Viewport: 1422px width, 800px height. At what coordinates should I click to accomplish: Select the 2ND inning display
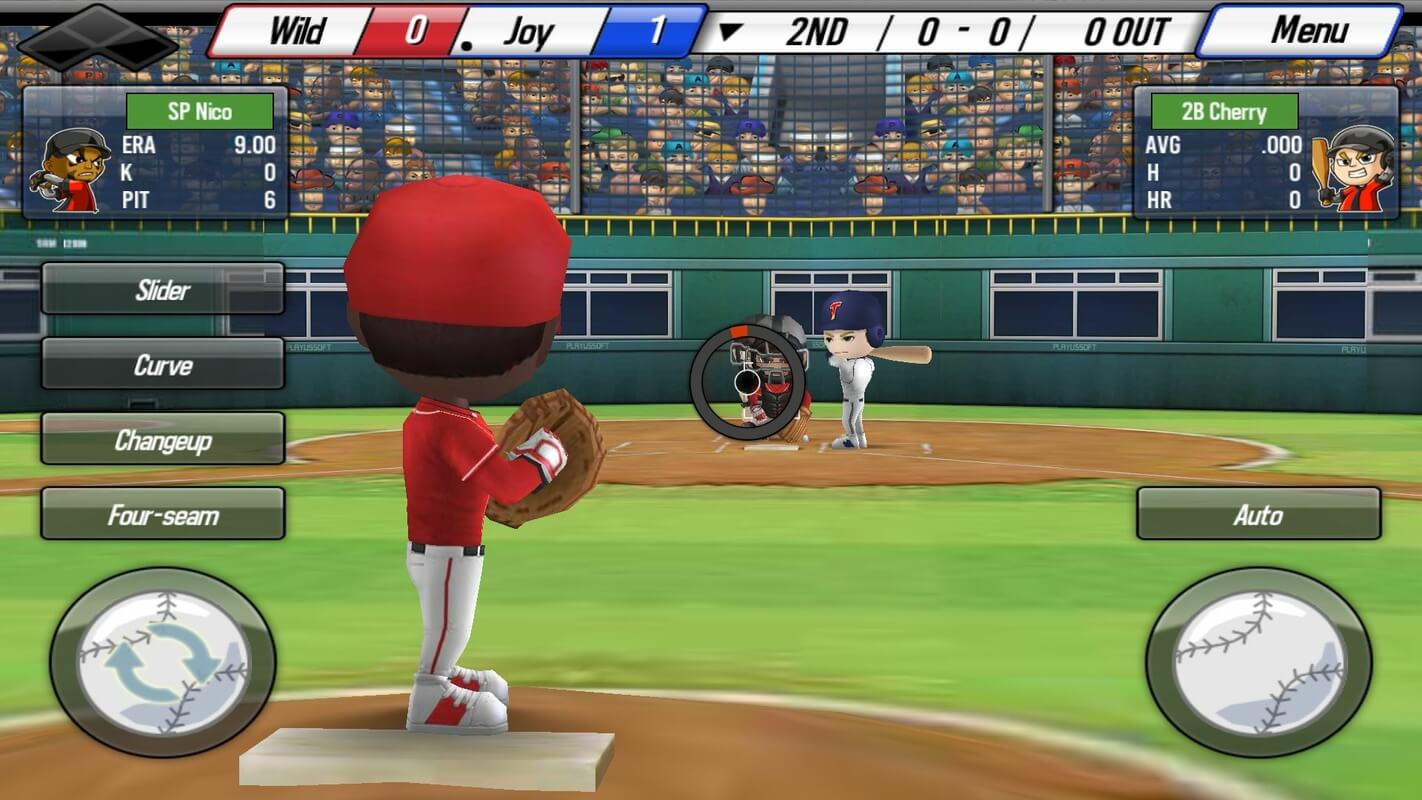pyautogui.click(x=820, y=31)
